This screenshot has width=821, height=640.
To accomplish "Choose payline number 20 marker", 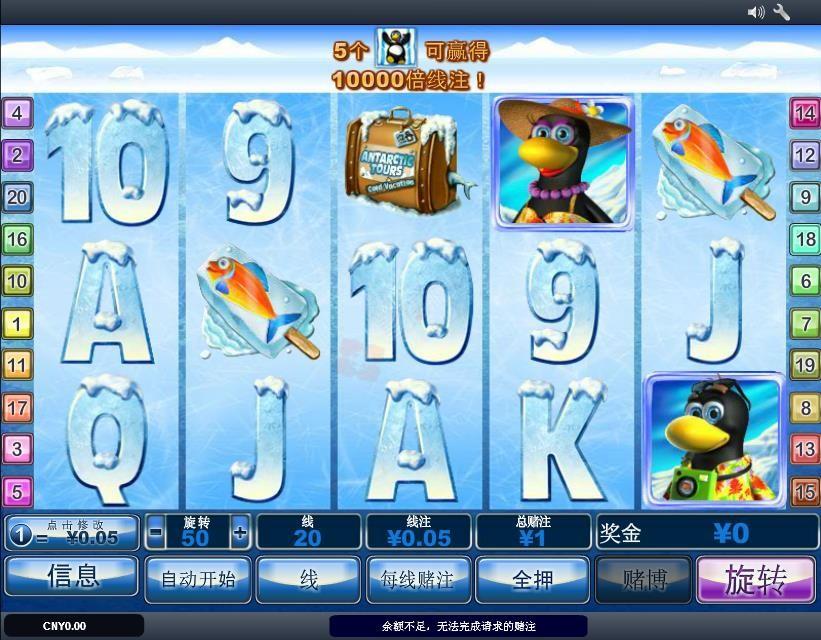I will [x=17, y=197].
